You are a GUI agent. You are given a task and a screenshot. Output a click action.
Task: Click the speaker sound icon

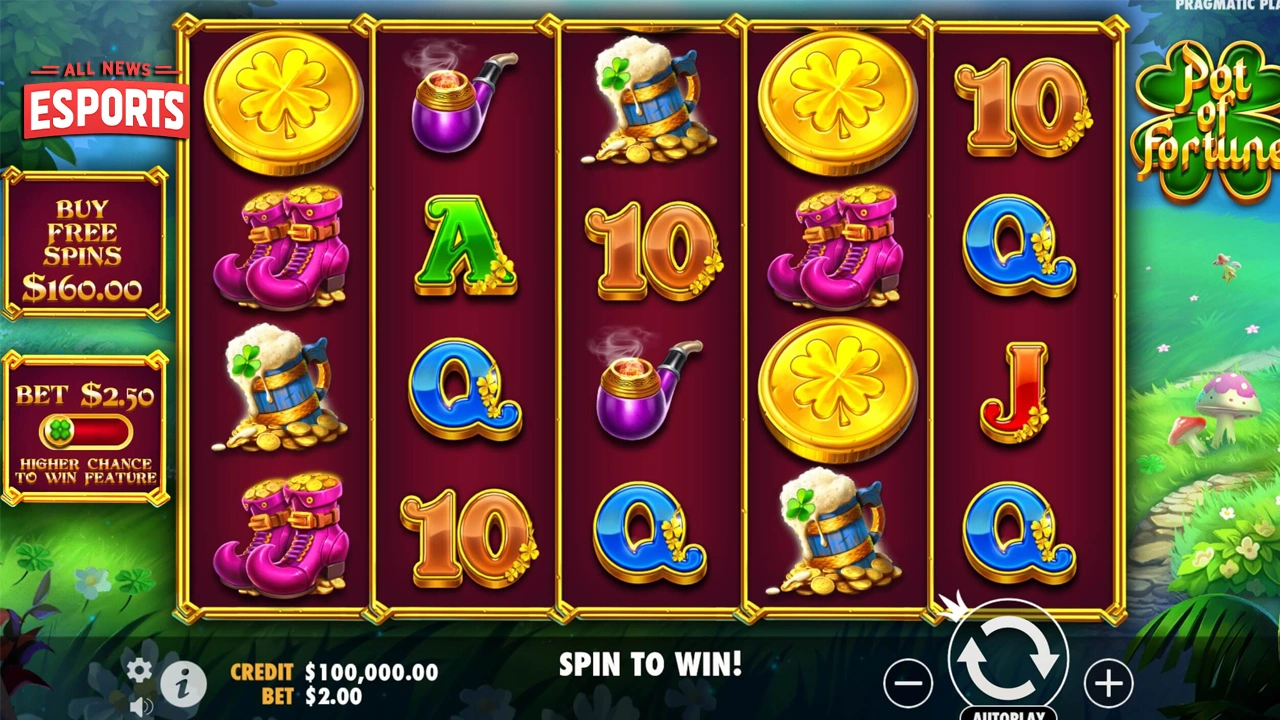143,706
